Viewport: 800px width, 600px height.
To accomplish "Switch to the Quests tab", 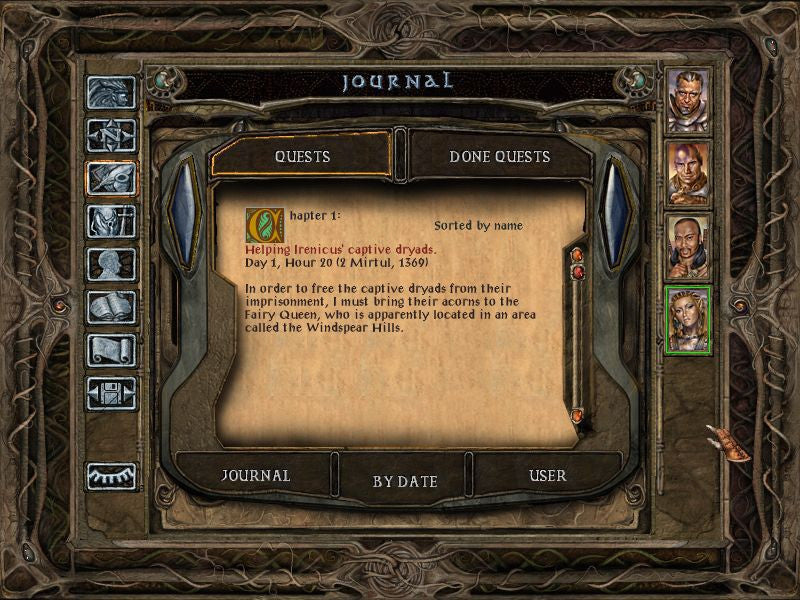I will point(302,157).
